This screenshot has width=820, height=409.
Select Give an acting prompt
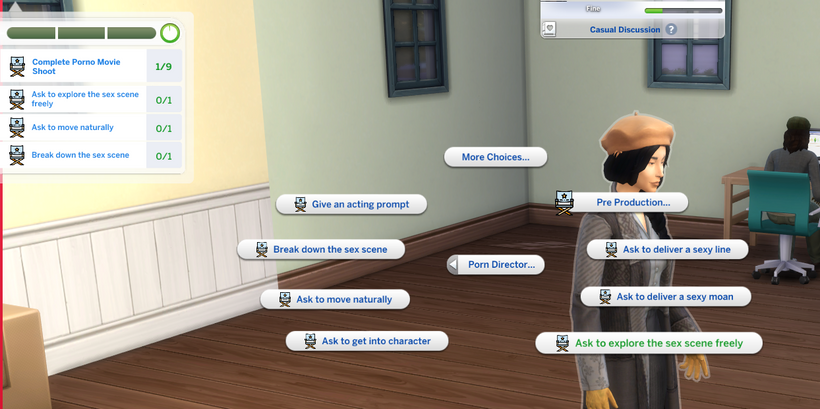tap(351, 204)
